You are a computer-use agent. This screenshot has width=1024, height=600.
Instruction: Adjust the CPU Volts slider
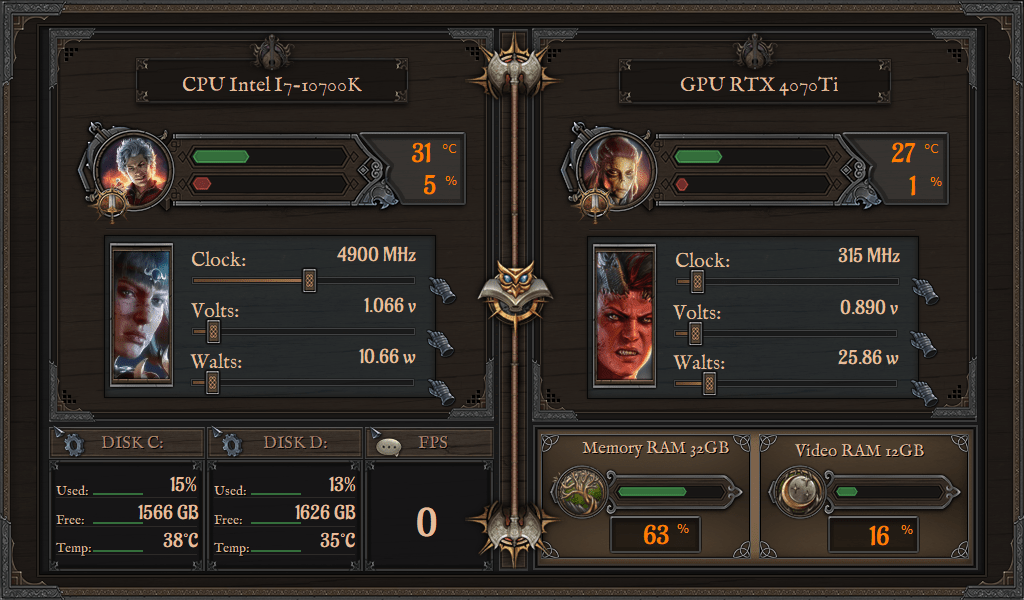click(x=212, y=331)
